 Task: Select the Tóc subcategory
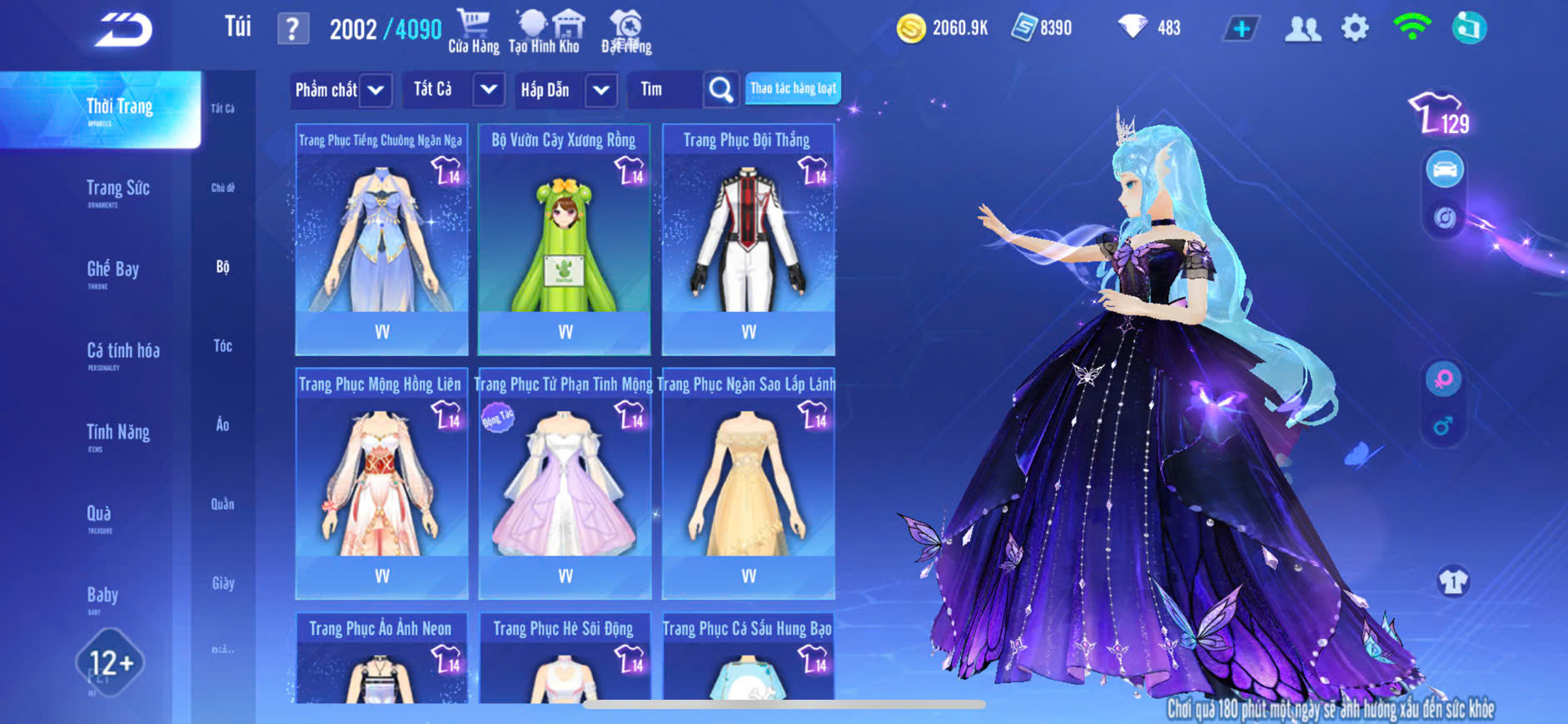click(x=222, y=345)
